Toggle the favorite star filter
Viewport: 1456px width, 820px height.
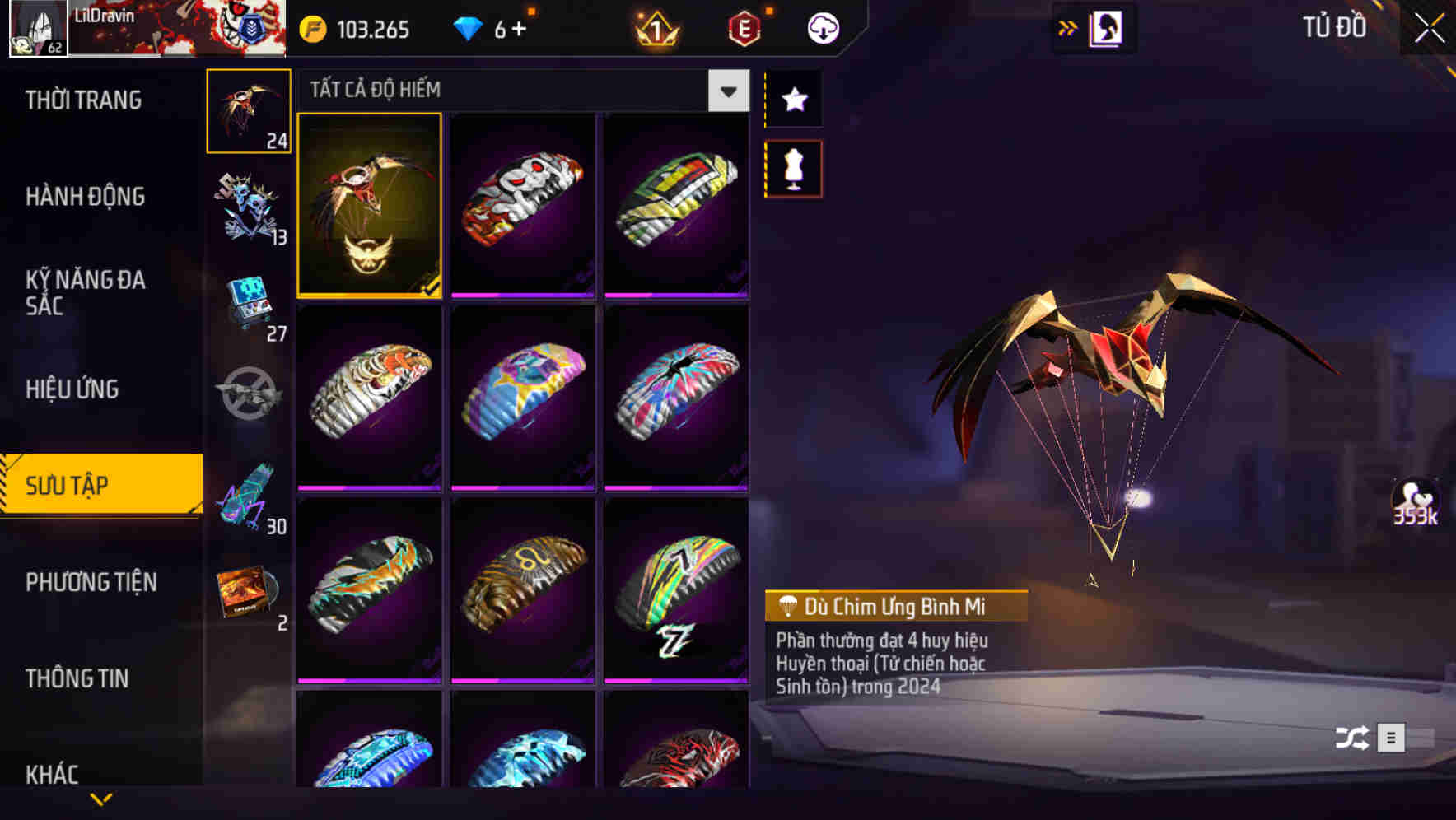coord(793,100)
